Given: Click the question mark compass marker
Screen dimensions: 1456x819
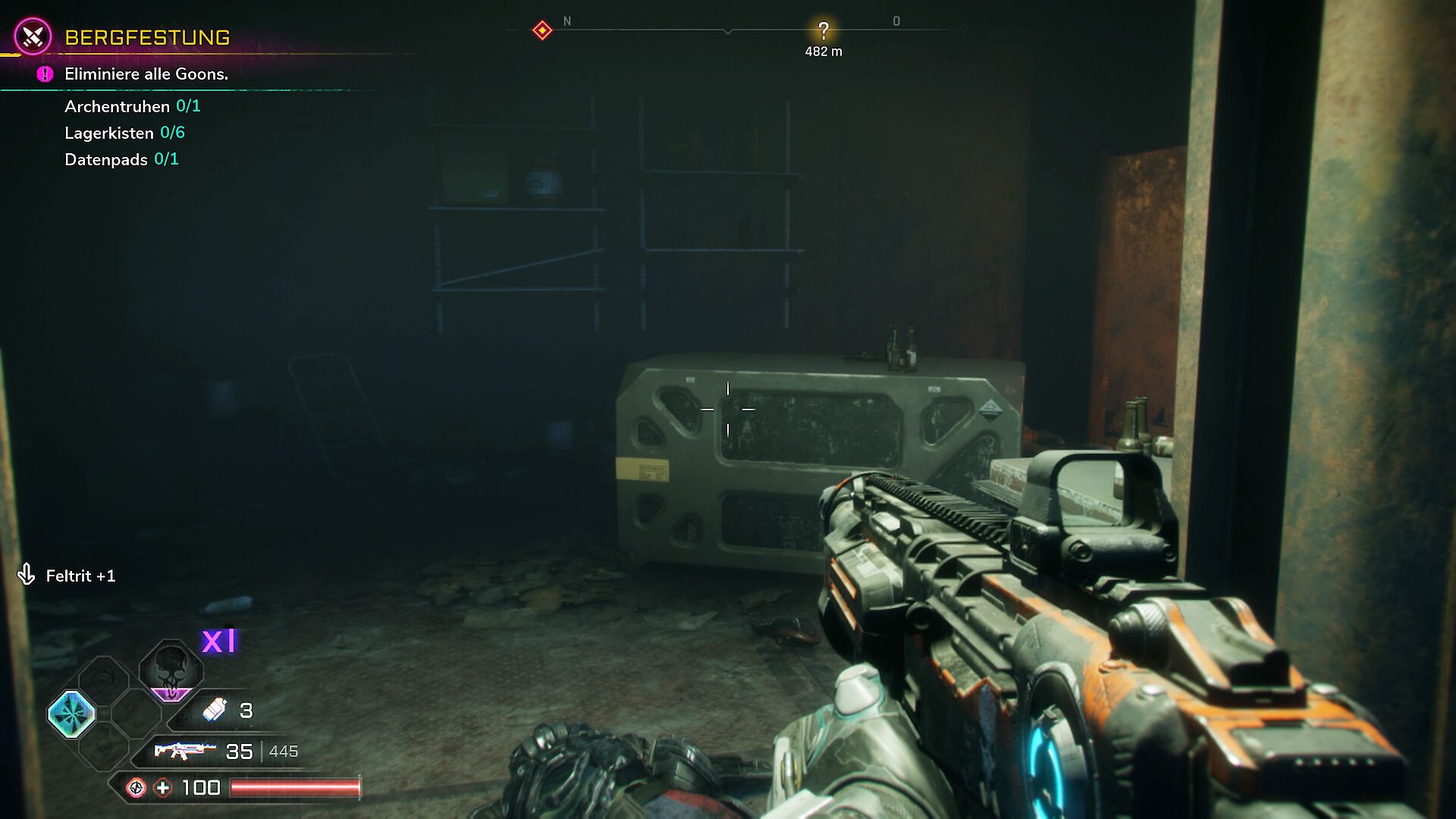Looking at the screenshot, I should point(823,31).
